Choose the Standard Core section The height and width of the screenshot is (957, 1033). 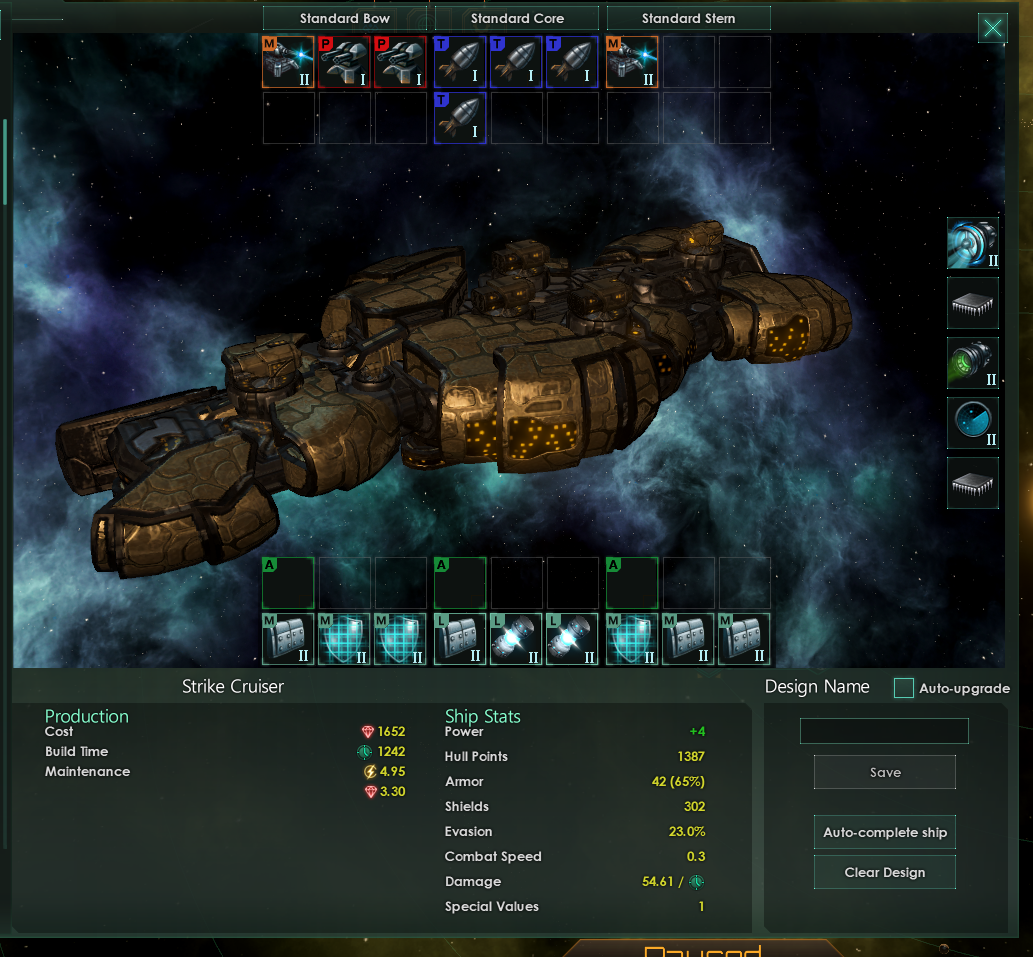pos(517,18)
